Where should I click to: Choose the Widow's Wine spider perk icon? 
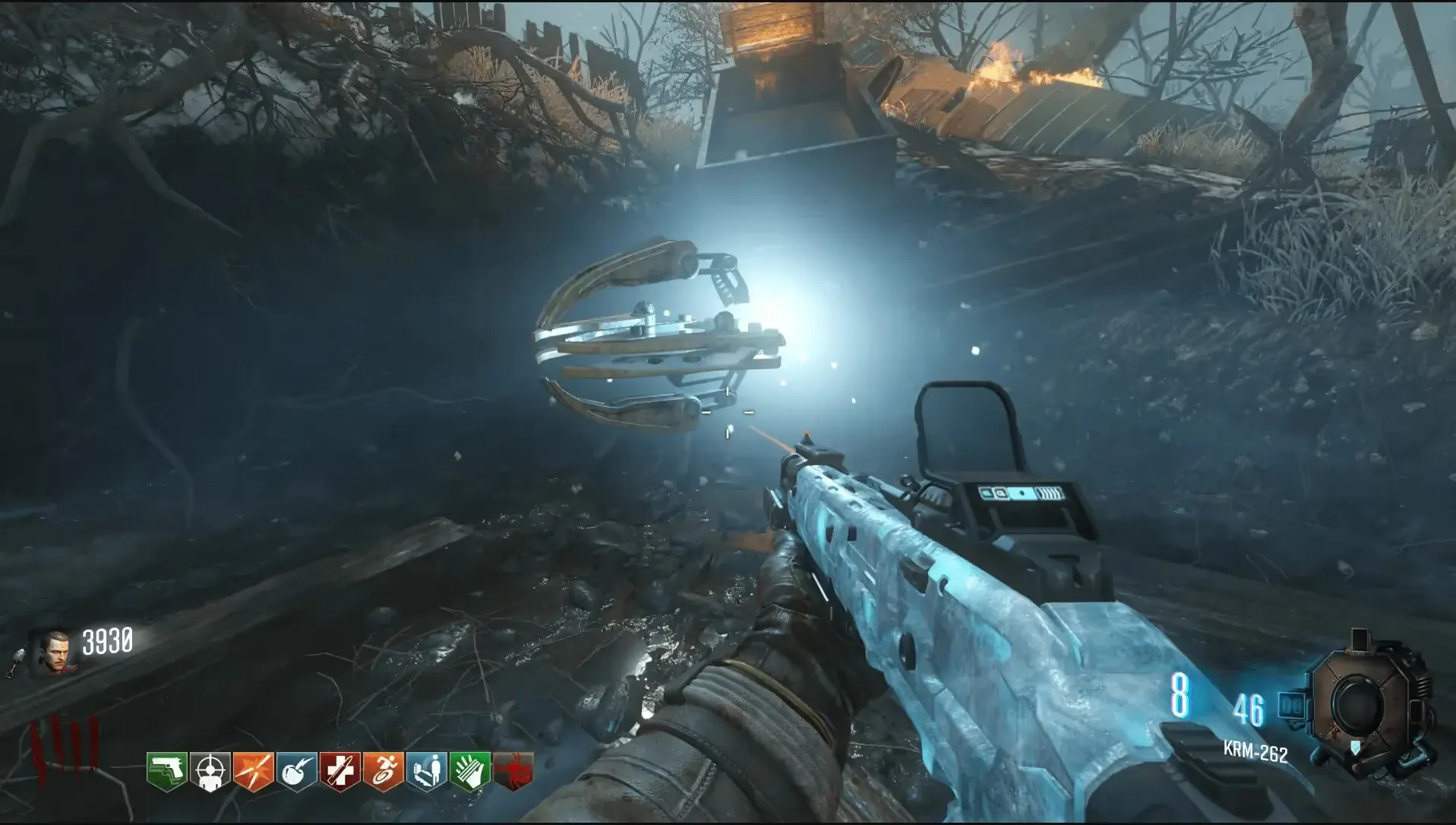513,772
